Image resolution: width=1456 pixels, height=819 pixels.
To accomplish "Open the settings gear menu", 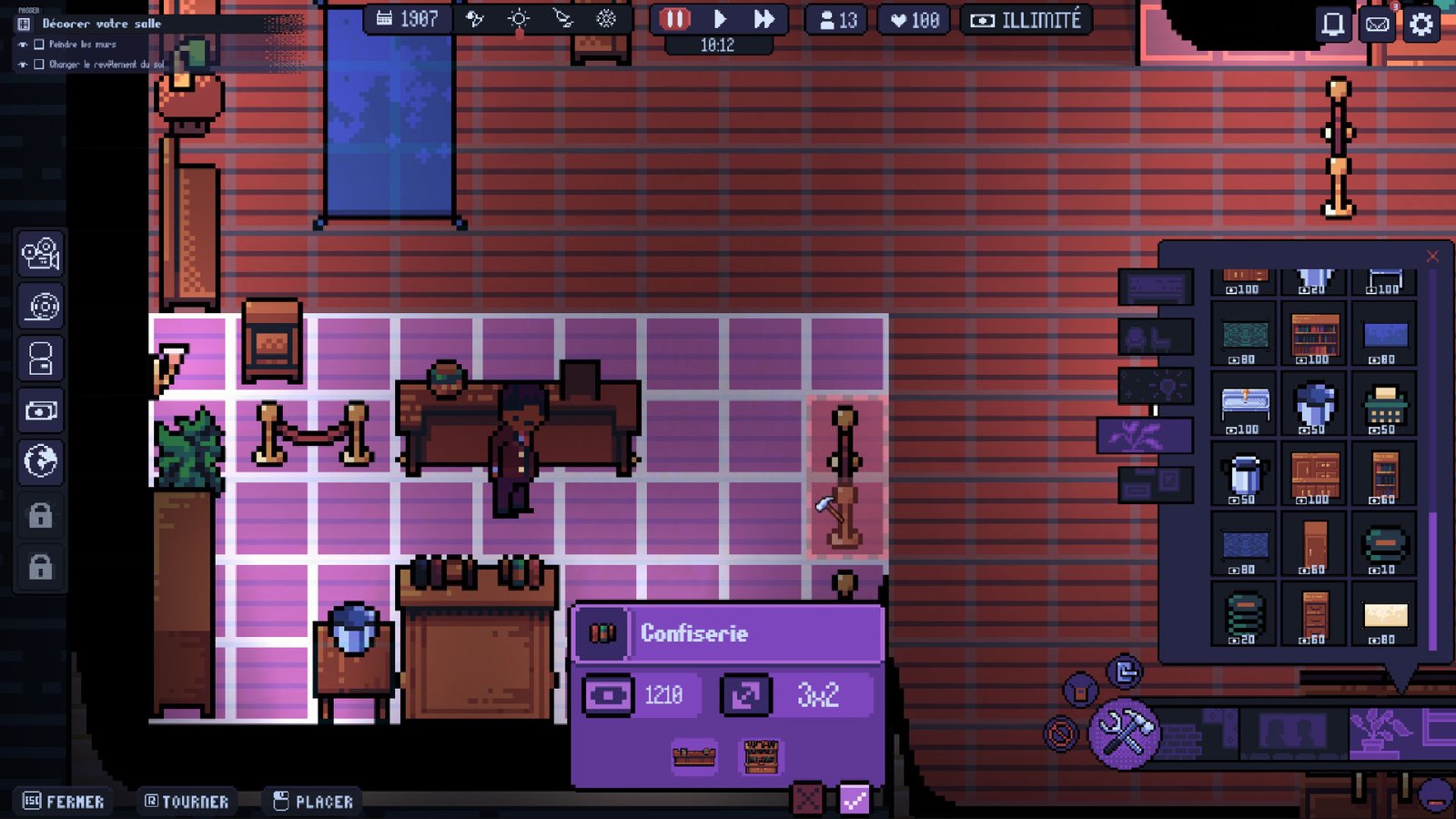I will point(1421,25).
